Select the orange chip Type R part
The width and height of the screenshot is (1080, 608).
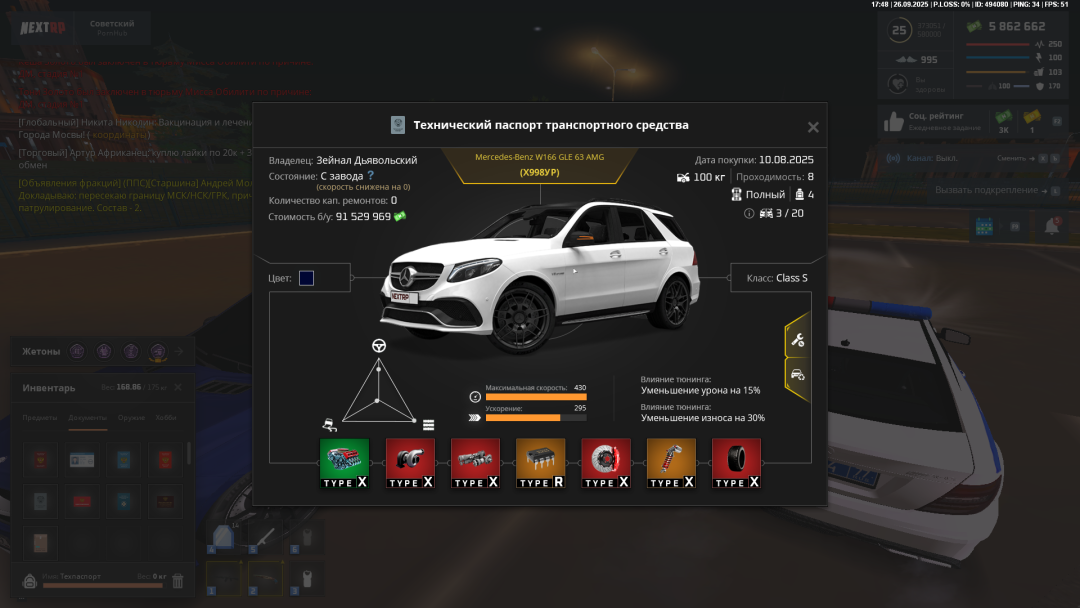[x=540, y=464]
